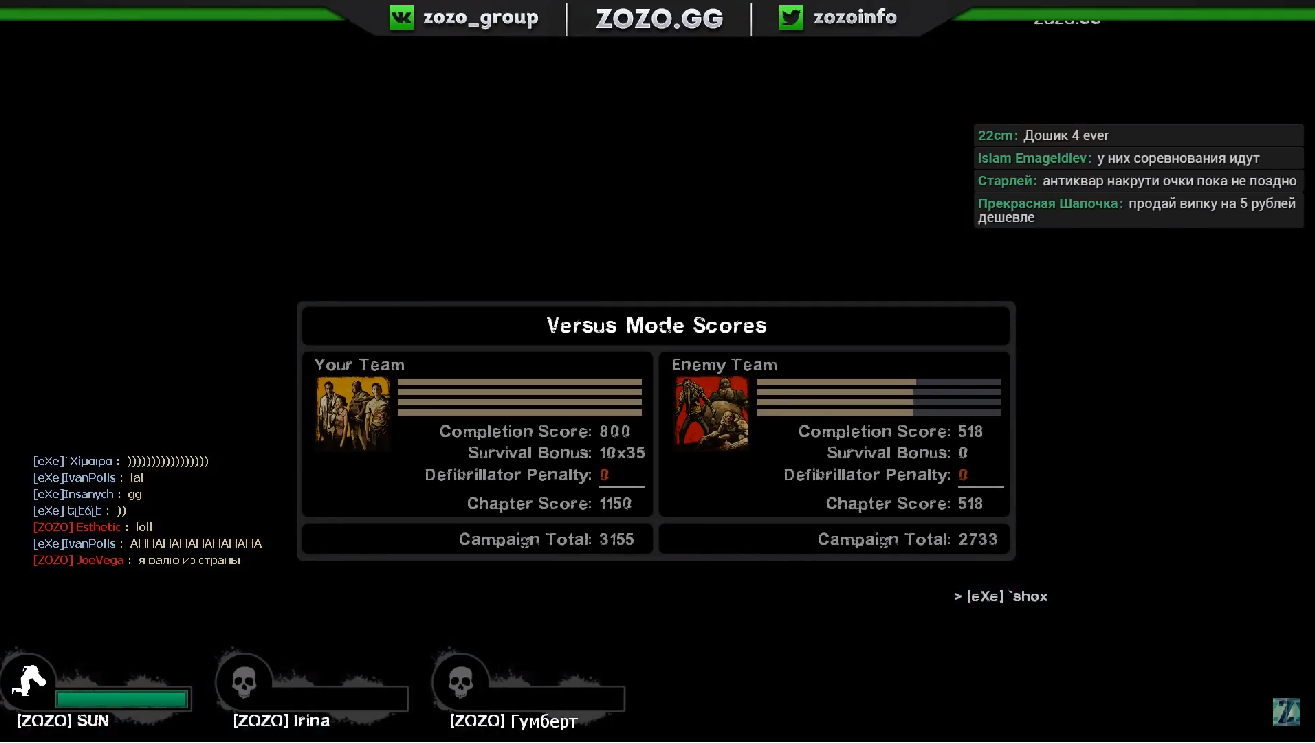Choose the [ZOZO] Irina player panel
Image resolution: width=1315 pixels, height=743 pixels.
point(310,692)
